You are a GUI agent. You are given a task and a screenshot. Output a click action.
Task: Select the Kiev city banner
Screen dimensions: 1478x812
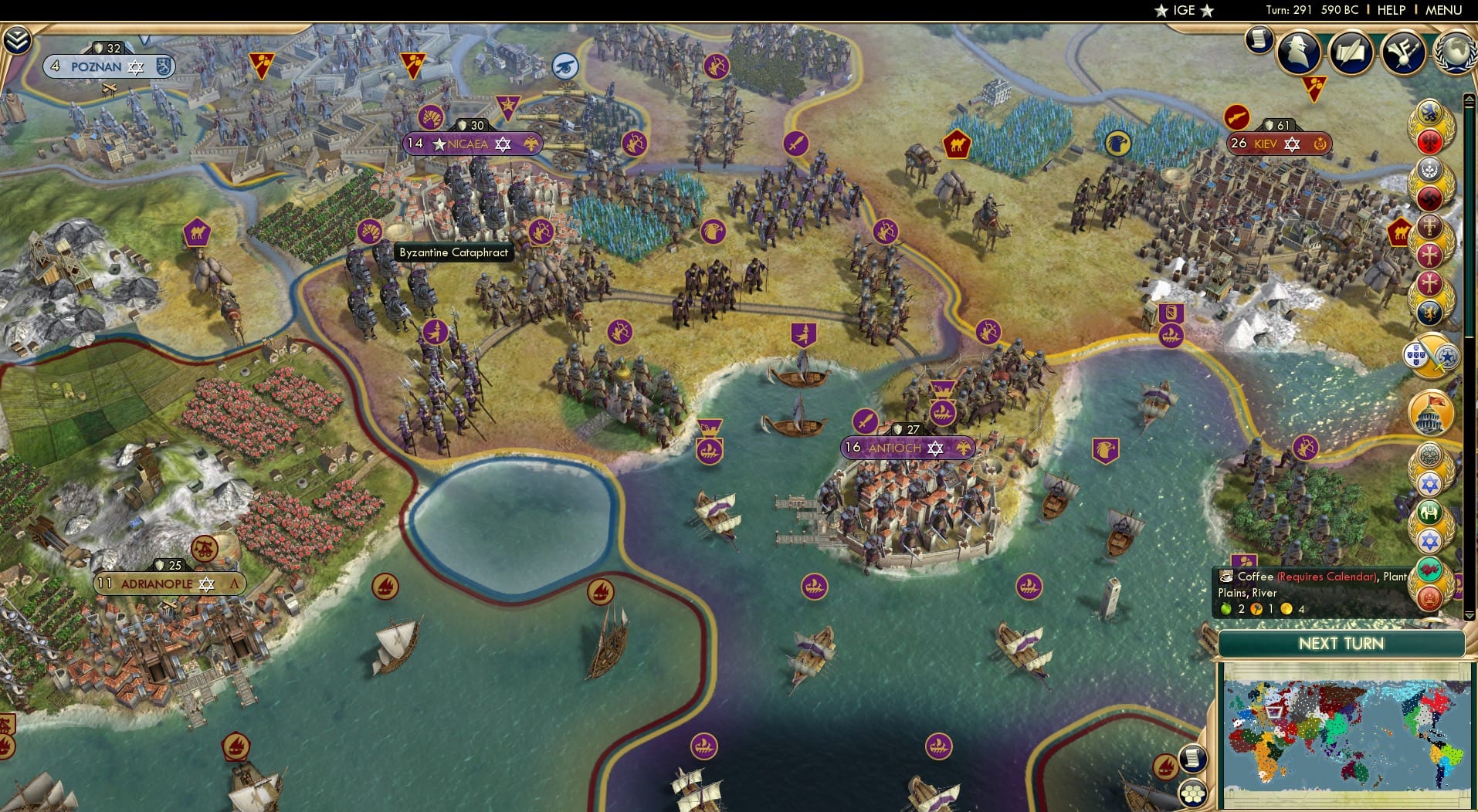[1280, 144]
